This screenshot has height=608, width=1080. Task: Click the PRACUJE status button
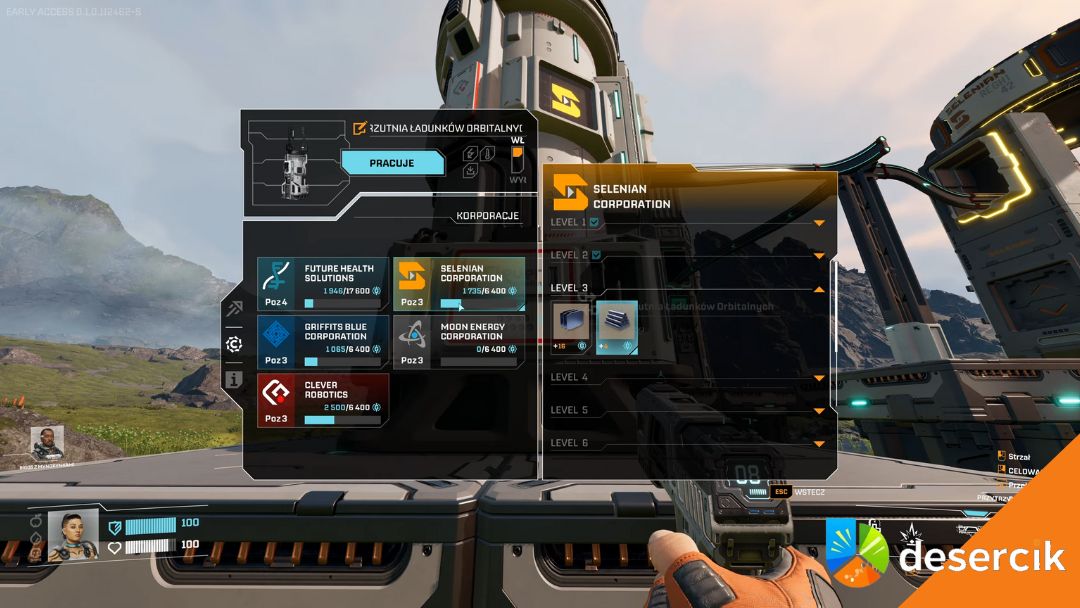(x=392, y=163)
